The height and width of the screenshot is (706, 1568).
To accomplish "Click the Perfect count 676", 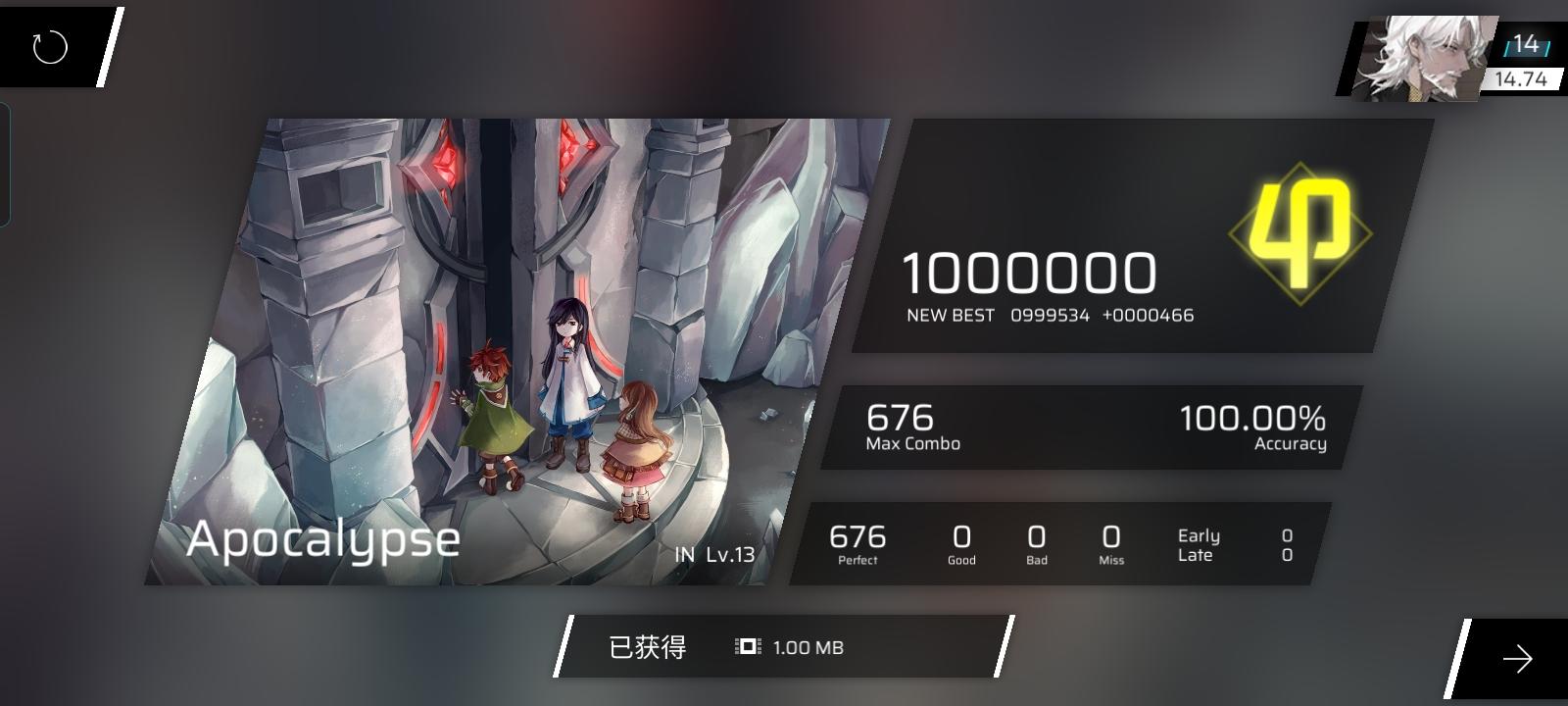I will tap(857, 537).
